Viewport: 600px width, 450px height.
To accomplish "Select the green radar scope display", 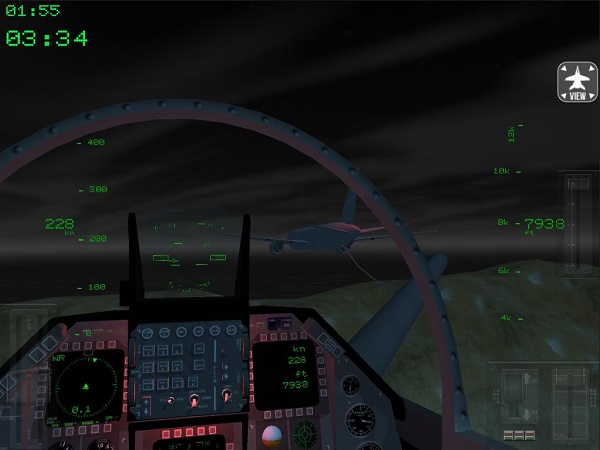I will point(87,385).
